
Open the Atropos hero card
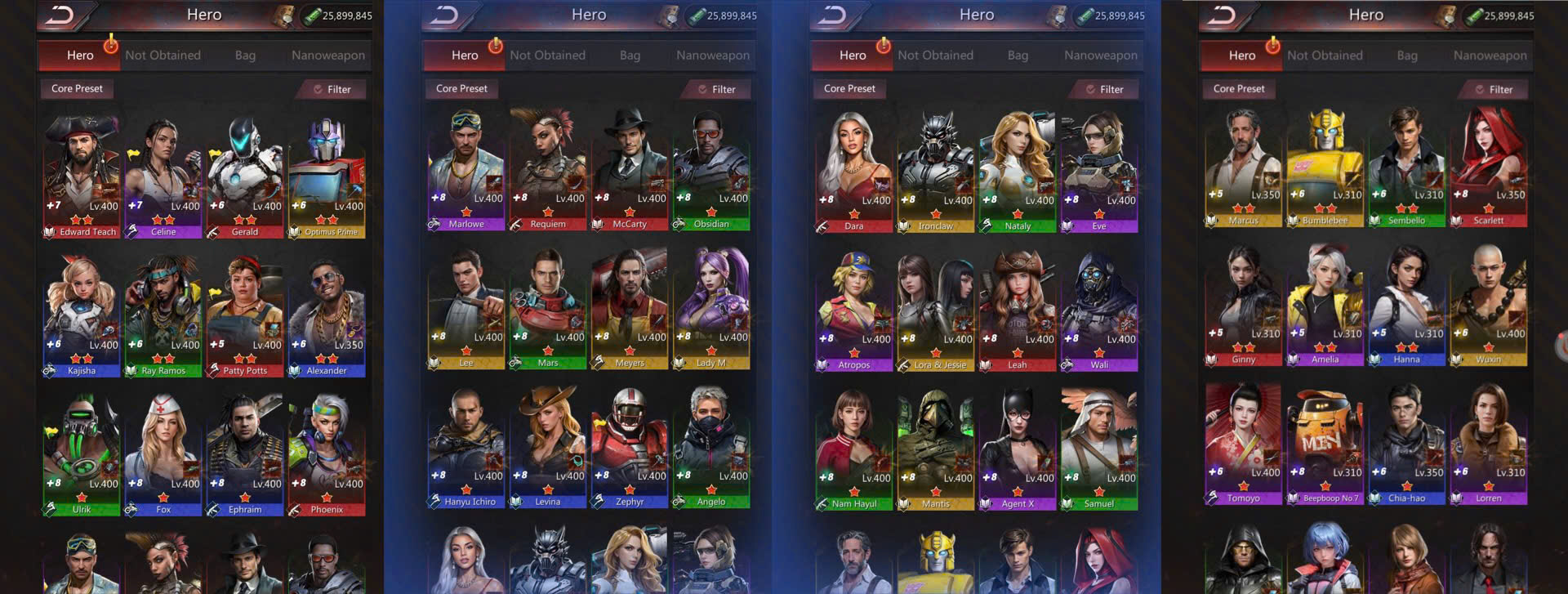click(x=854, y=306)
